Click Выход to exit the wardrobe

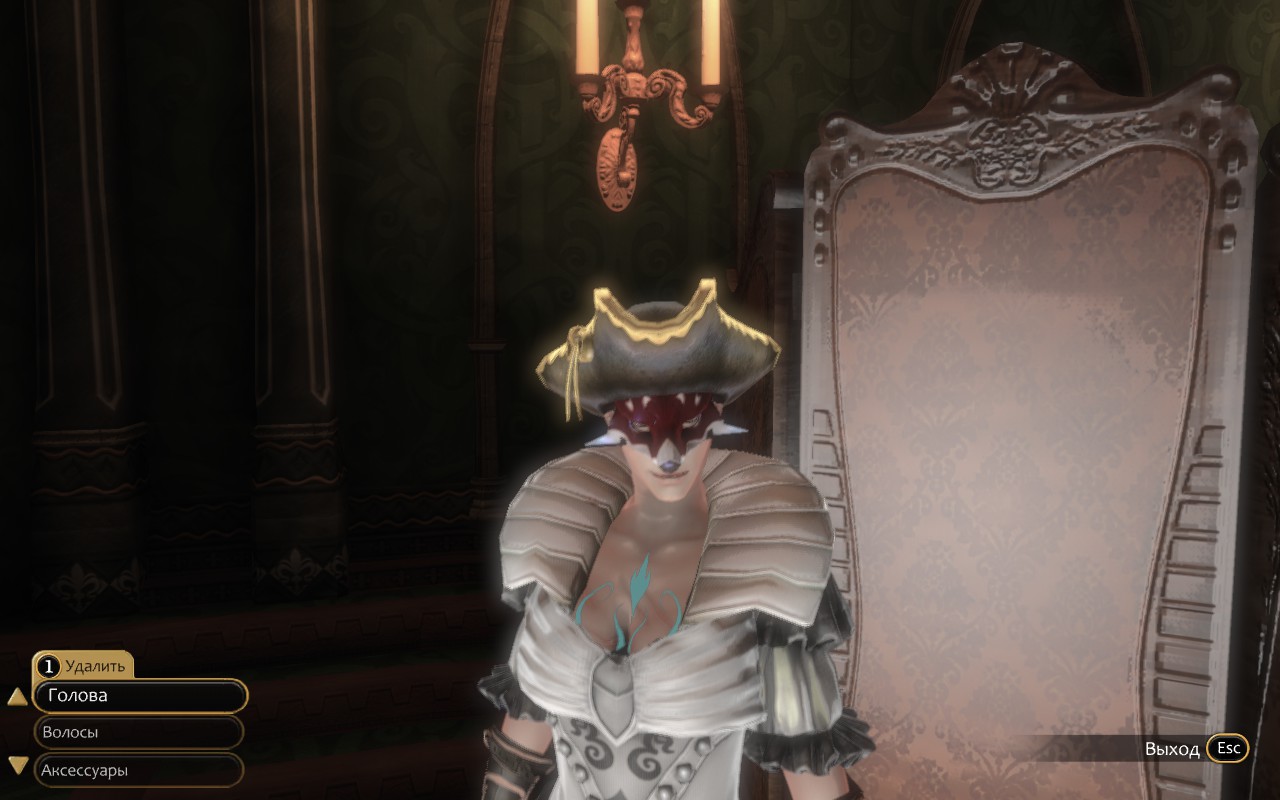click(x=1172, y=748)
